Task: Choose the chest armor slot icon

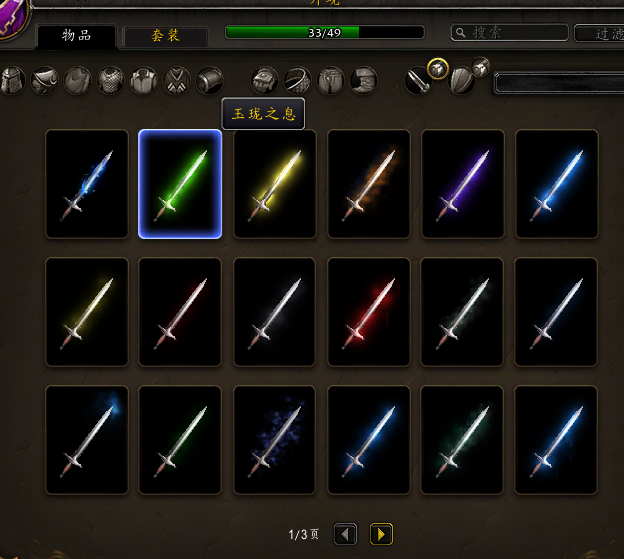Action: (x=111, y=80)
